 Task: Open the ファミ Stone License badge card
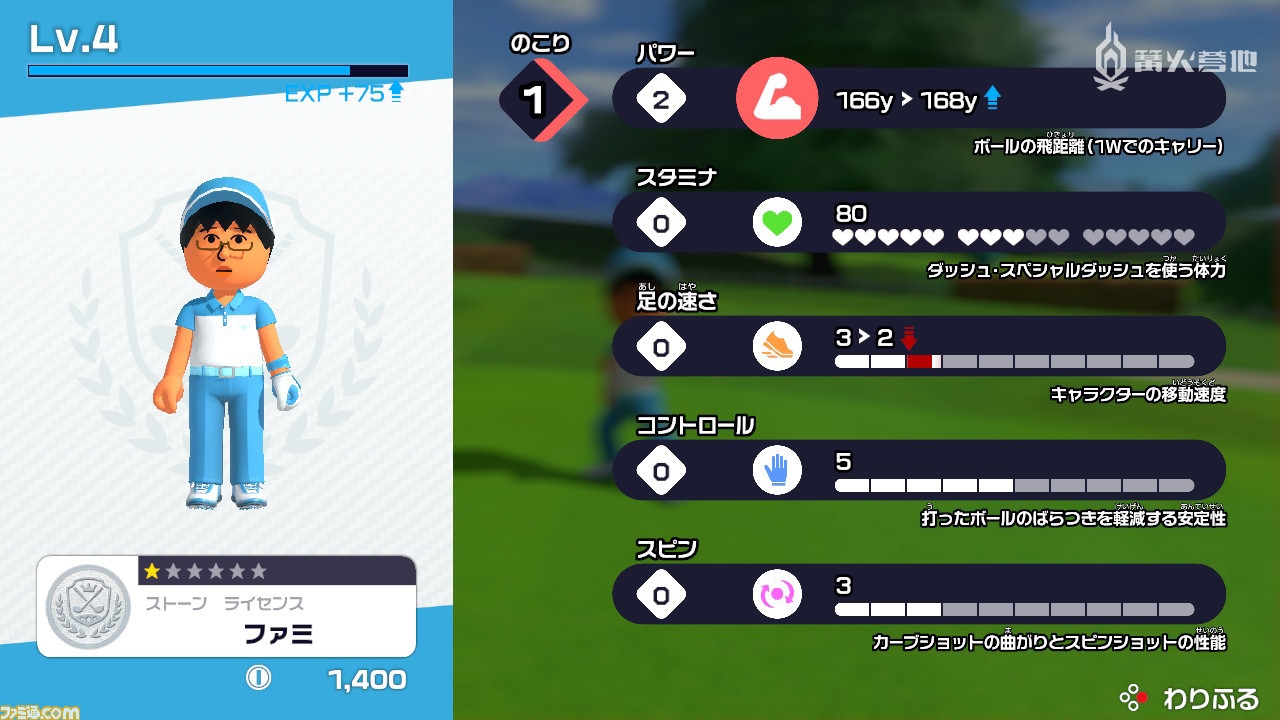(227, 607)
